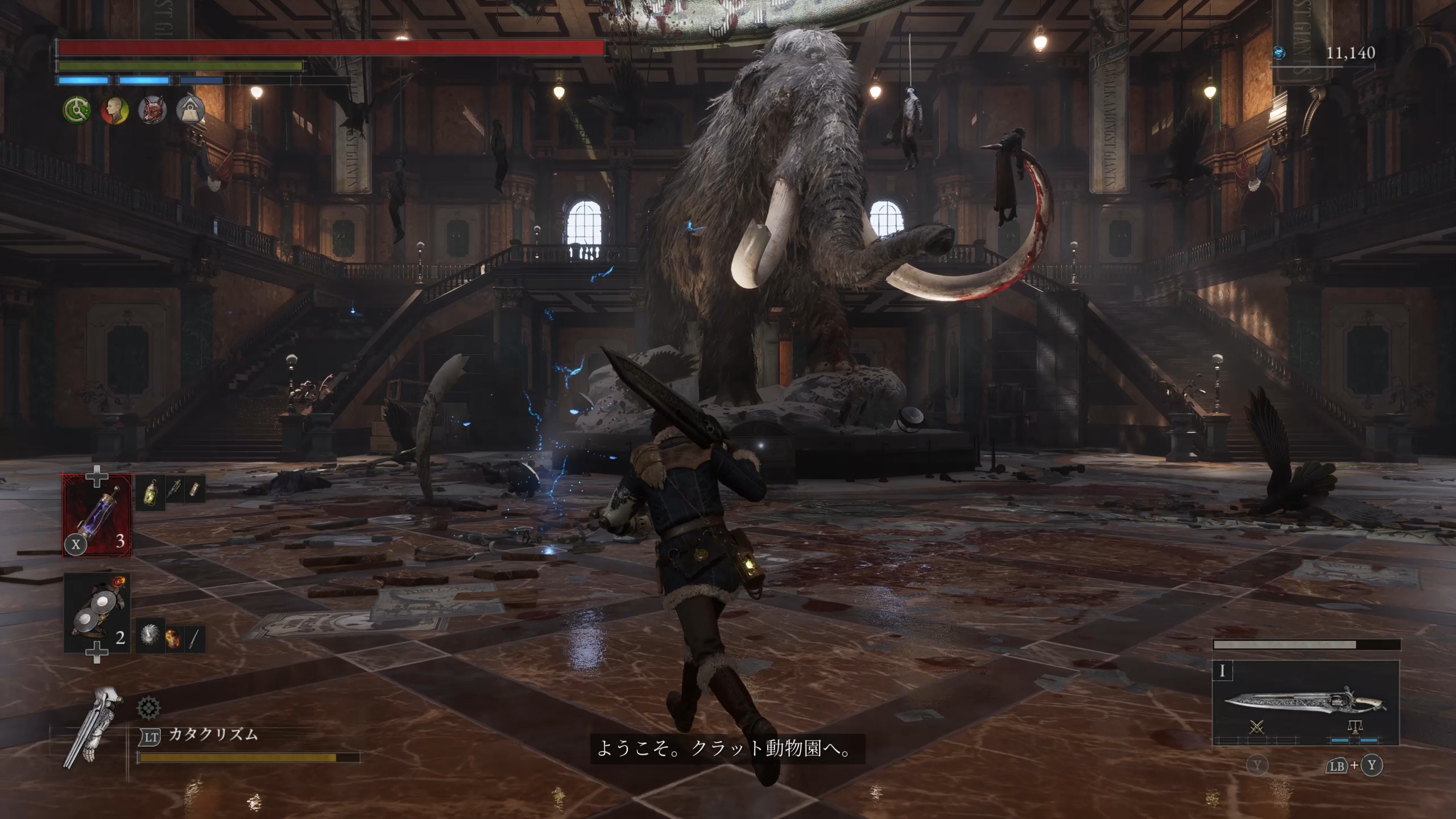
Task: Click the spiked gear icon above カタクリズム
Action: tap(149, 708)
